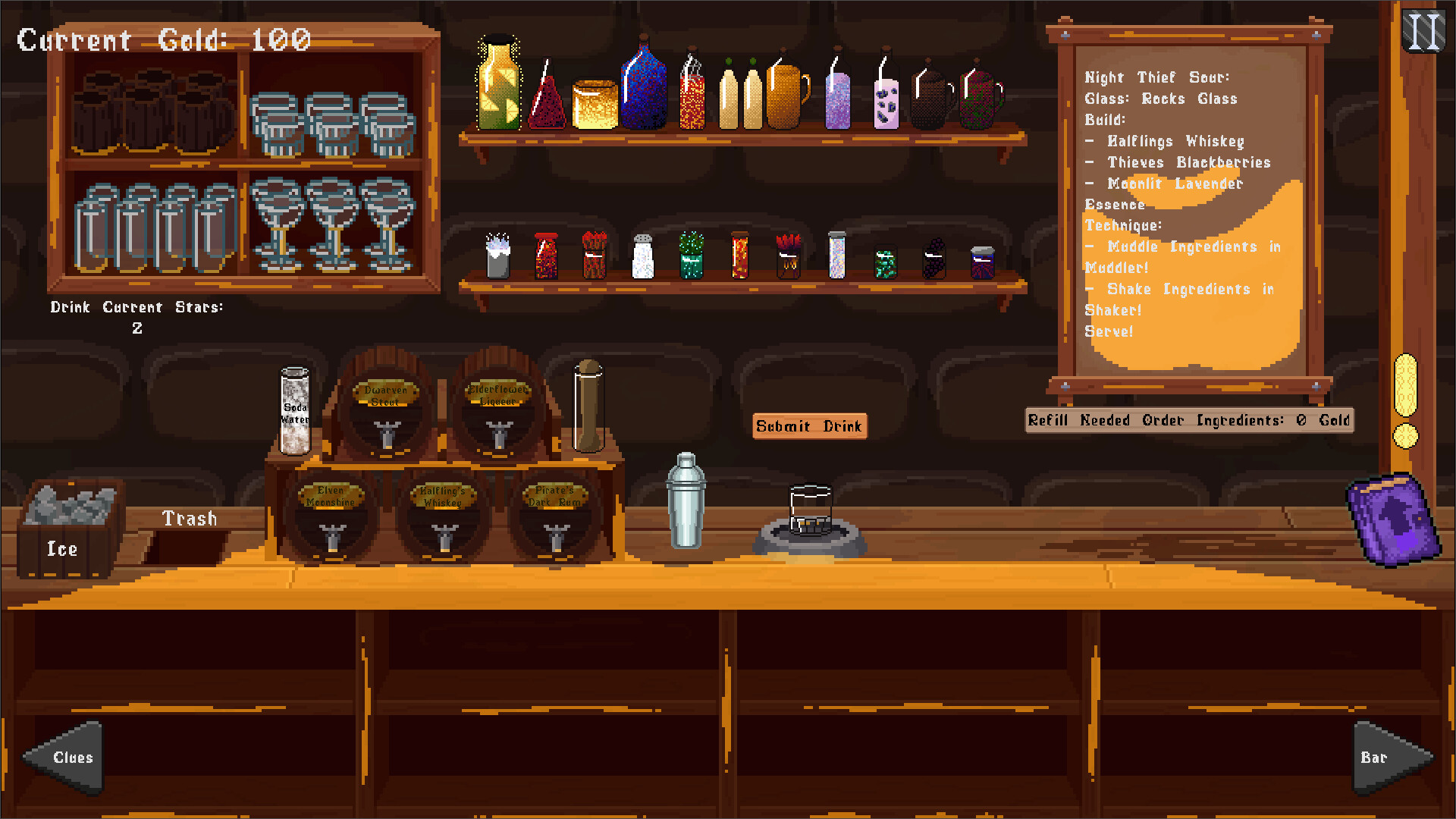
Task: Select the blackberry jar on the spice shelf
Action: coord(933,256)
